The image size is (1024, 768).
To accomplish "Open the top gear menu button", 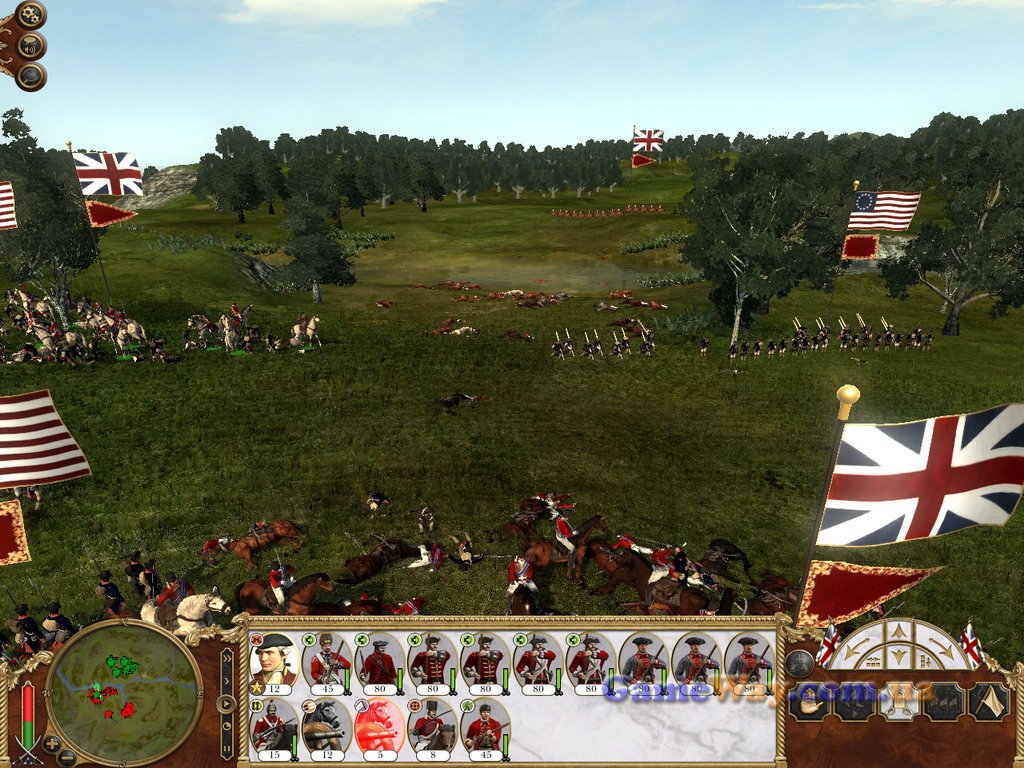I will [x=31, y=14].
